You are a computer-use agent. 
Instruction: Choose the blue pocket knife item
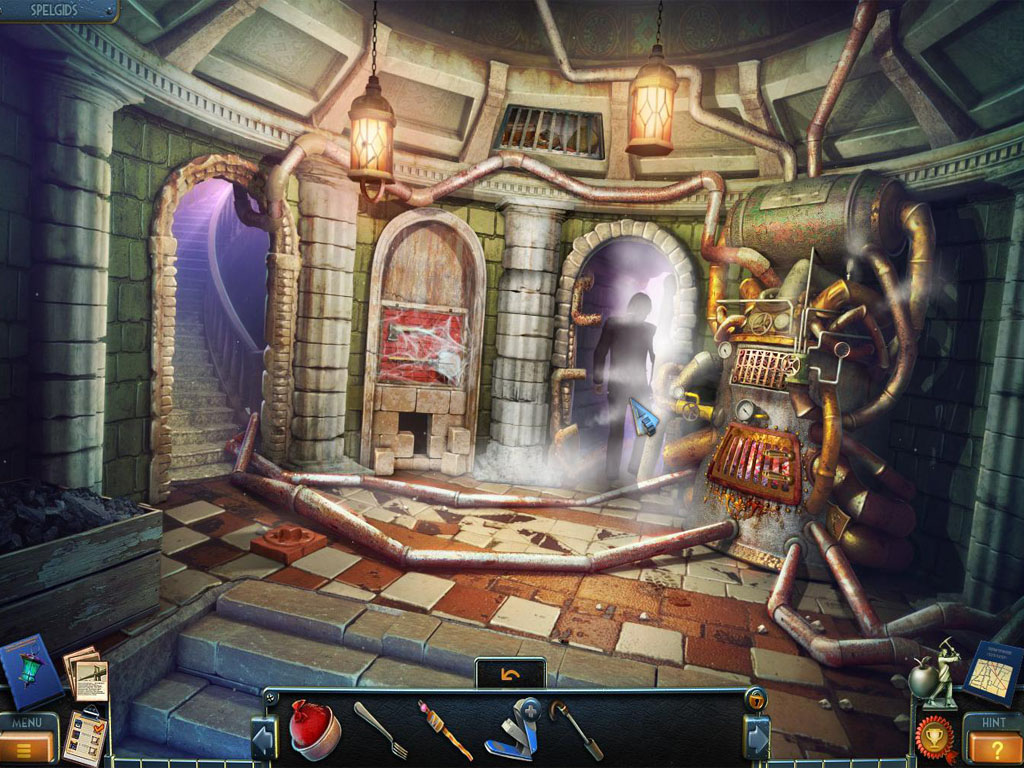[x=512, y=730]
